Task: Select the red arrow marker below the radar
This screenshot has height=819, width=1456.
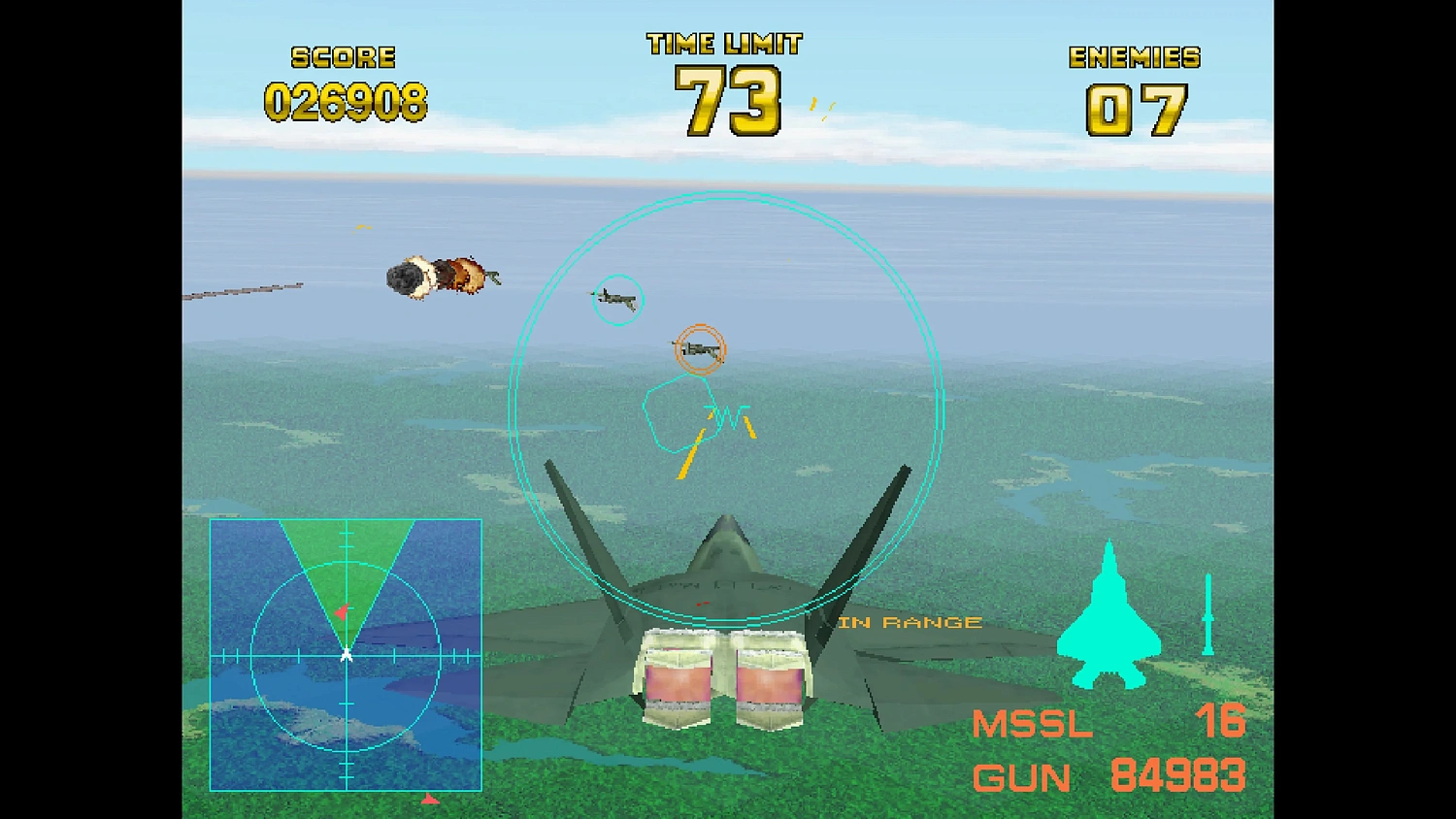Action: click(430, 800)
